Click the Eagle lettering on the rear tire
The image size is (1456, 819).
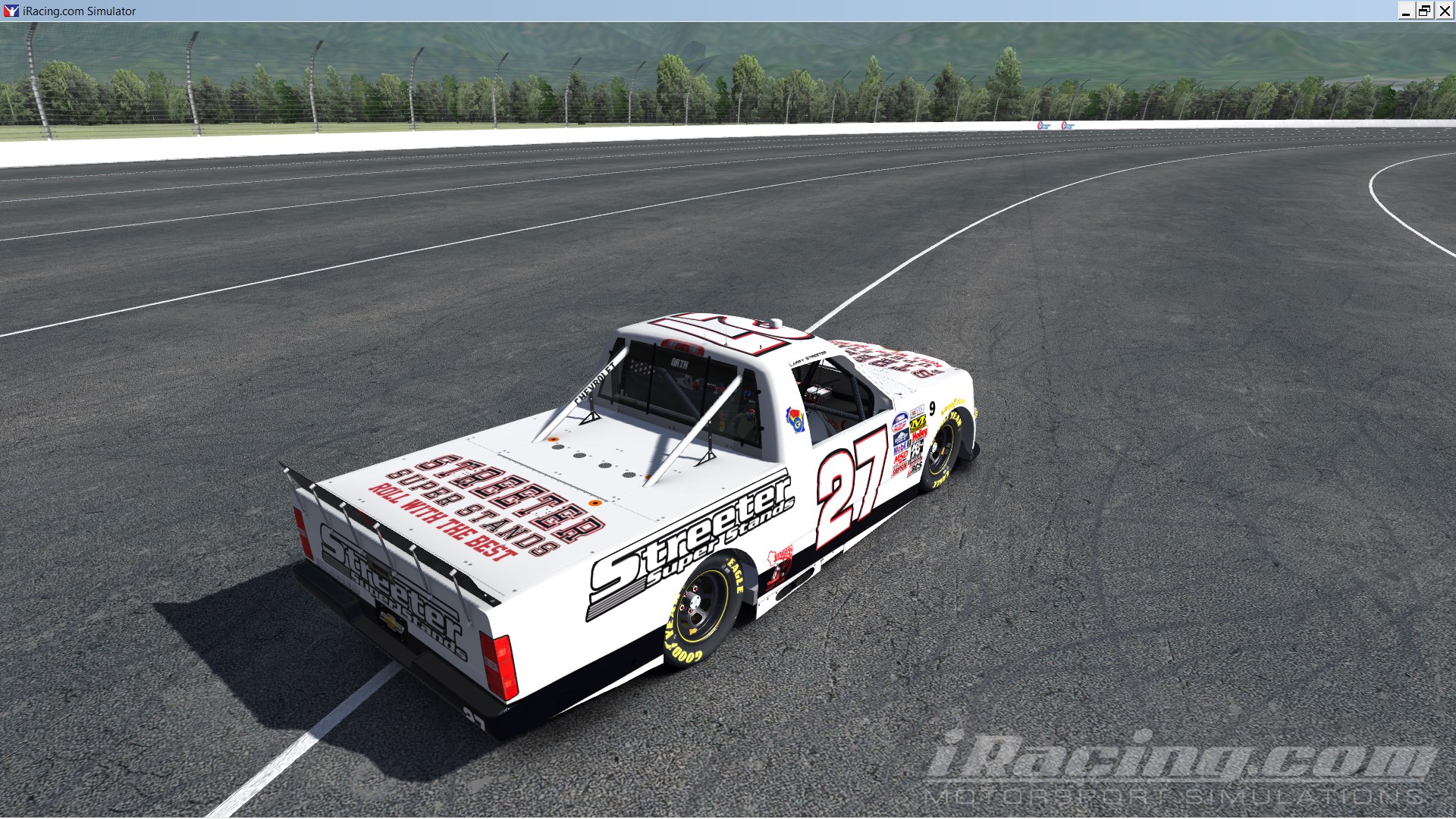pyautogui.click(x=734, y=576)
